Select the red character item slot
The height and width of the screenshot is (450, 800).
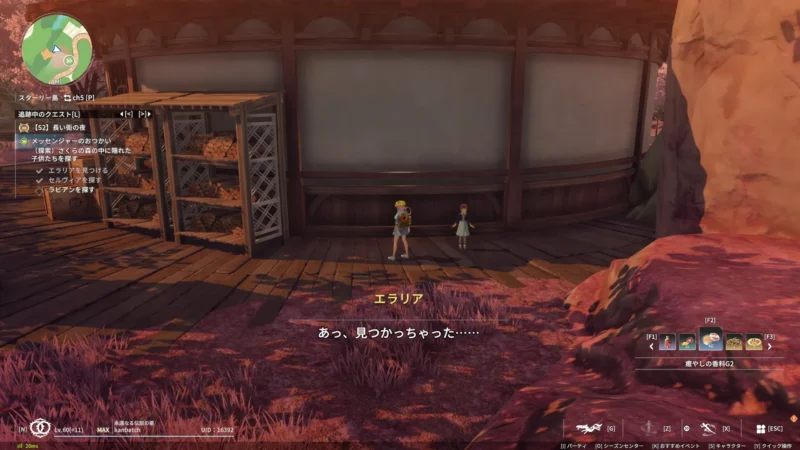667,342
